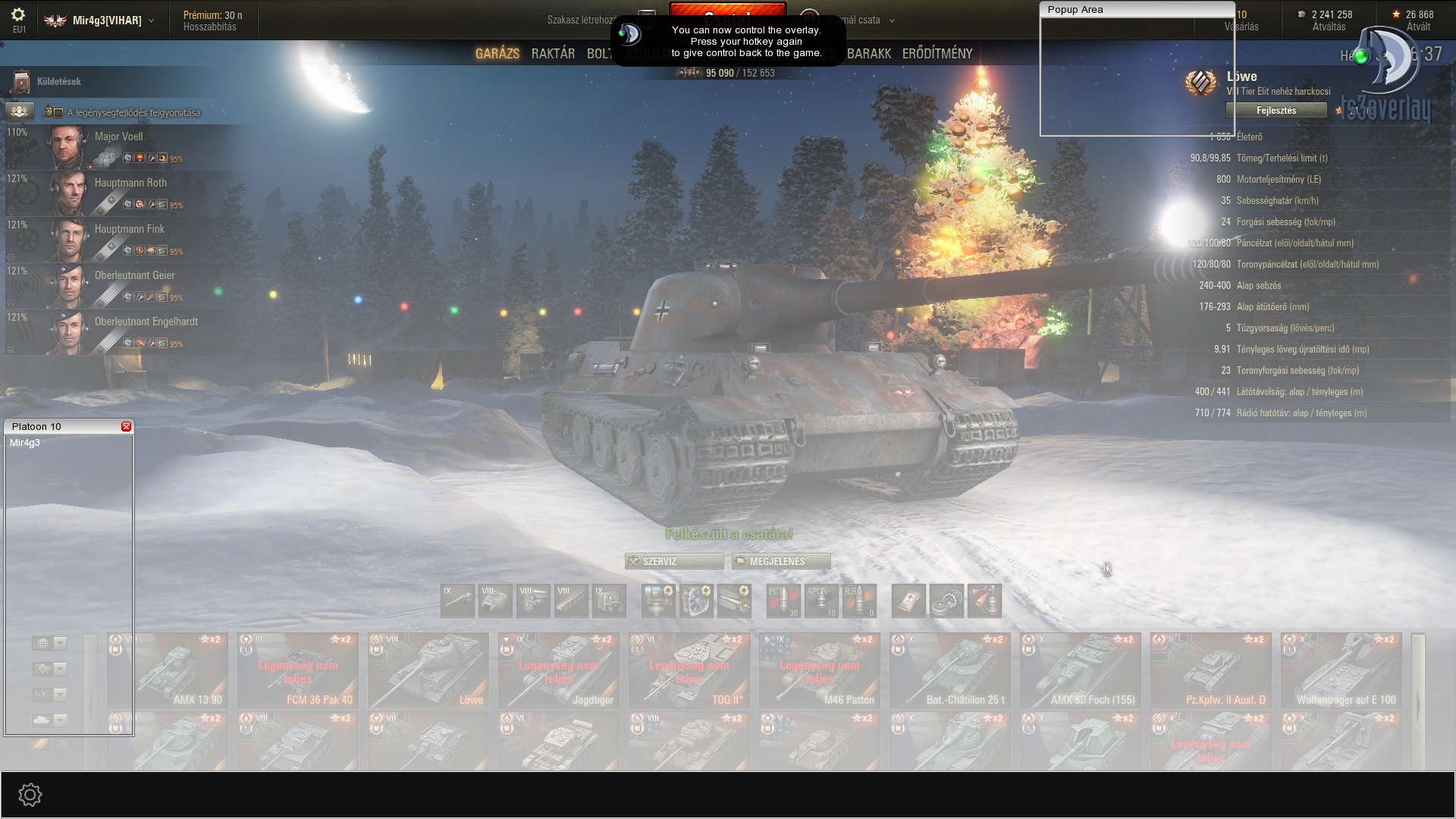Choose the Bat.-Châtillon 25 t tank
The width and height of the screenshot is (1456, 819).
point(950,670)
